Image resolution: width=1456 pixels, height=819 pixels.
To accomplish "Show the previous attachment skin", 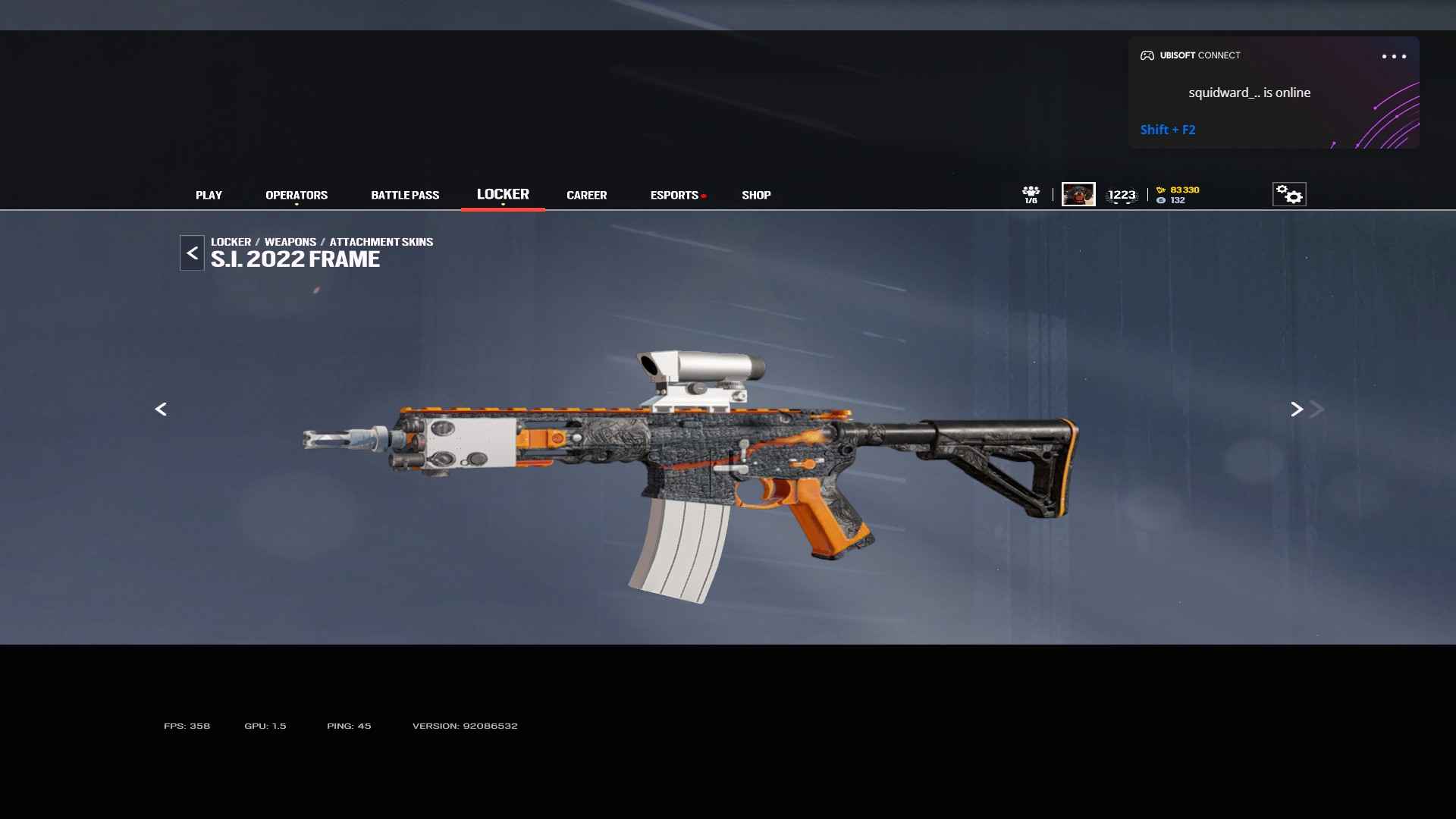I will (161, 409).
